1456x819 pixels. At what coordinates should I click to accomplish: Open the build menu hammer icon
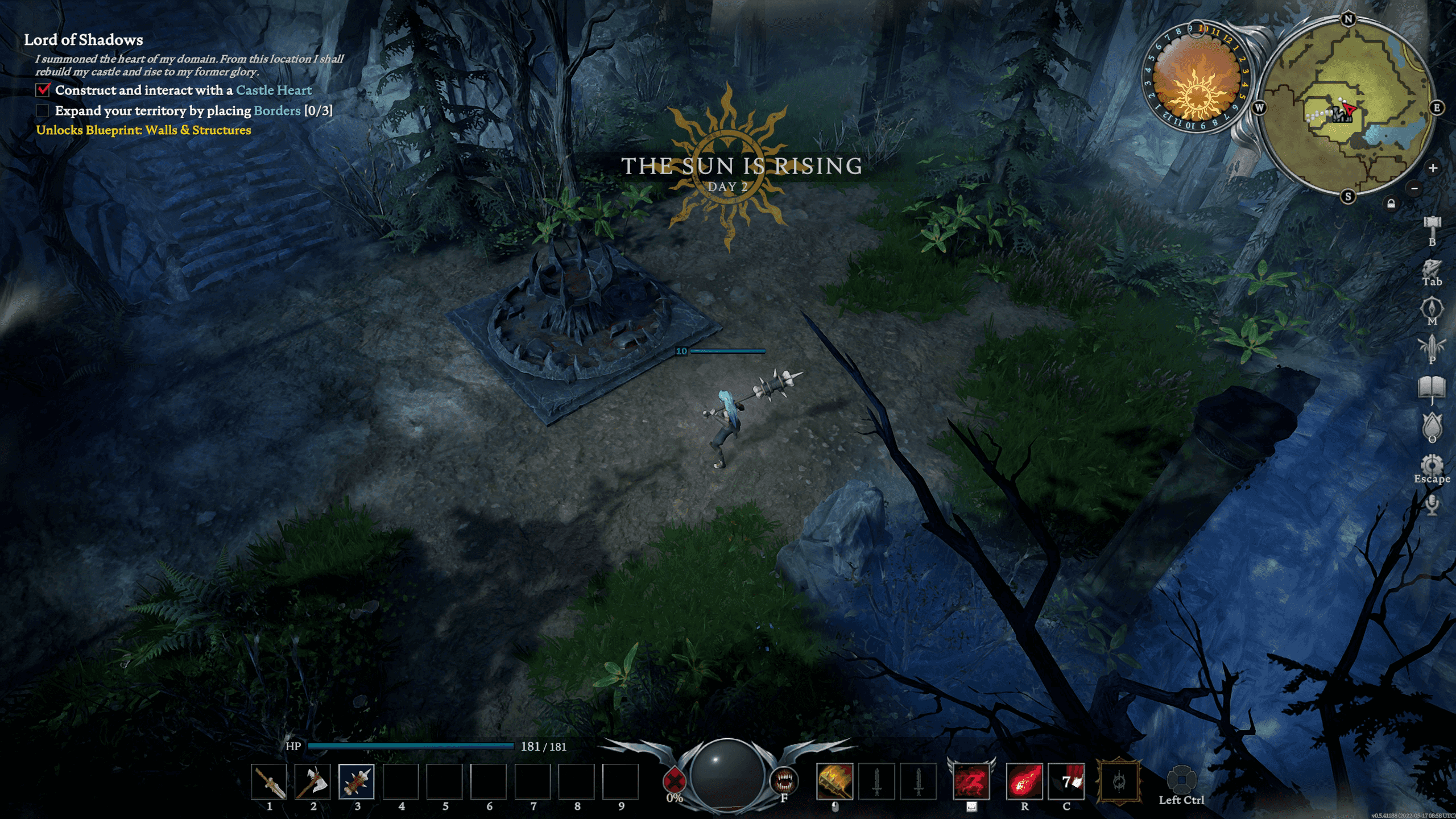pos(1432,225)
